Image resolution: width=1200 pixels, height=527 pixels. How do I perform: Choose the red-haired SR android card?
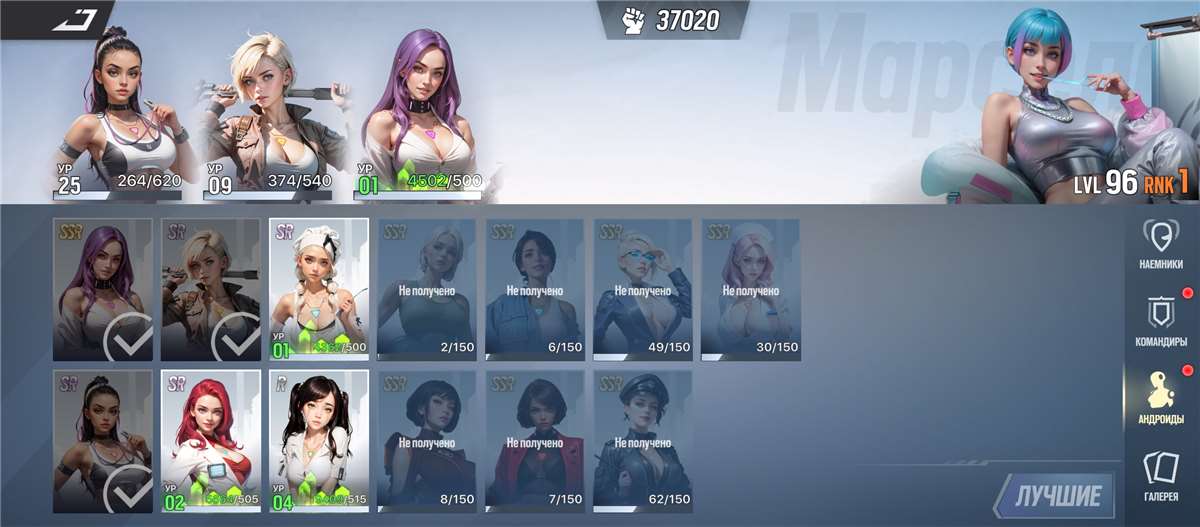point(211,441)
